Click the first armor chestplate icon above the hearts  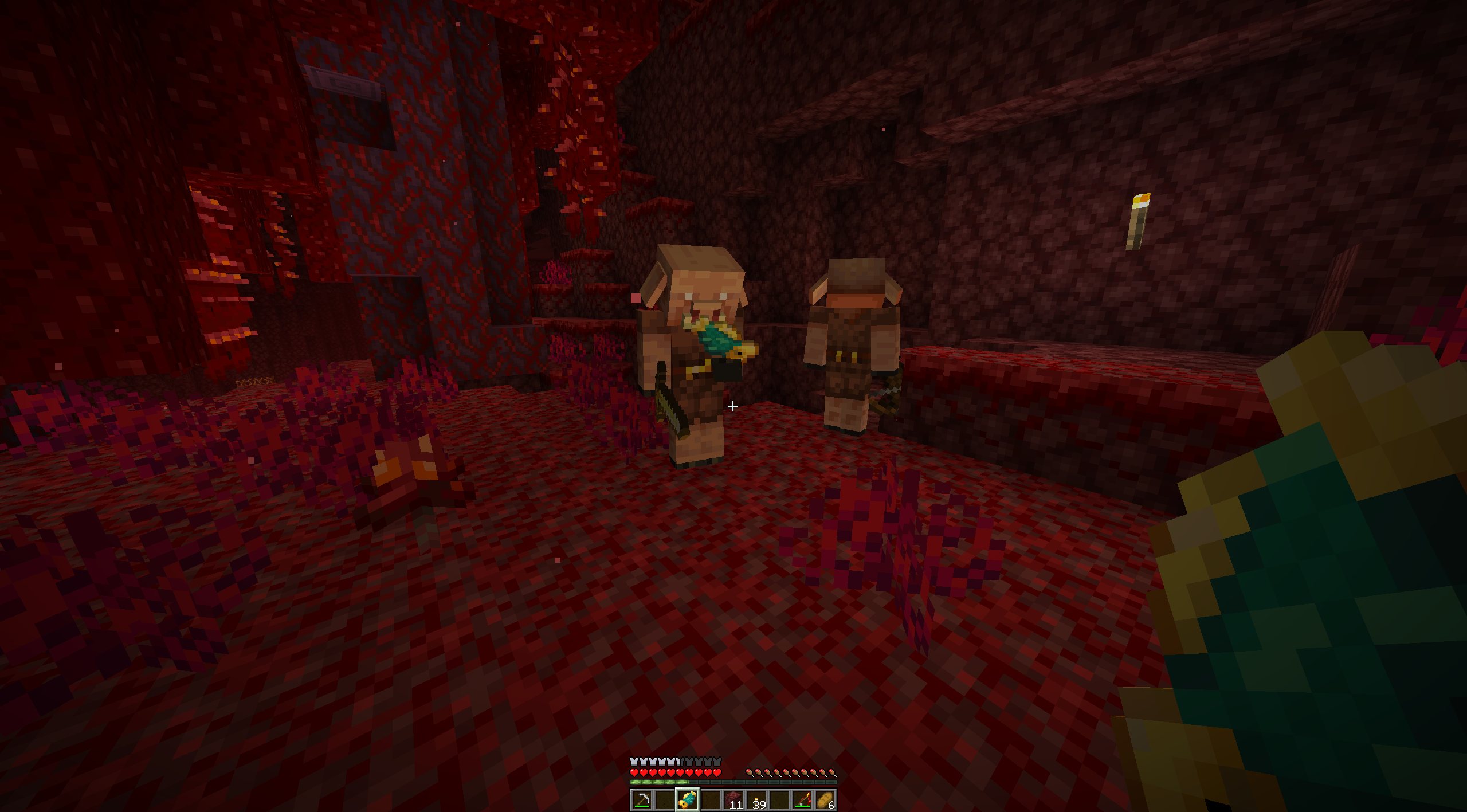pyautogui.click(x=634, y=763)
